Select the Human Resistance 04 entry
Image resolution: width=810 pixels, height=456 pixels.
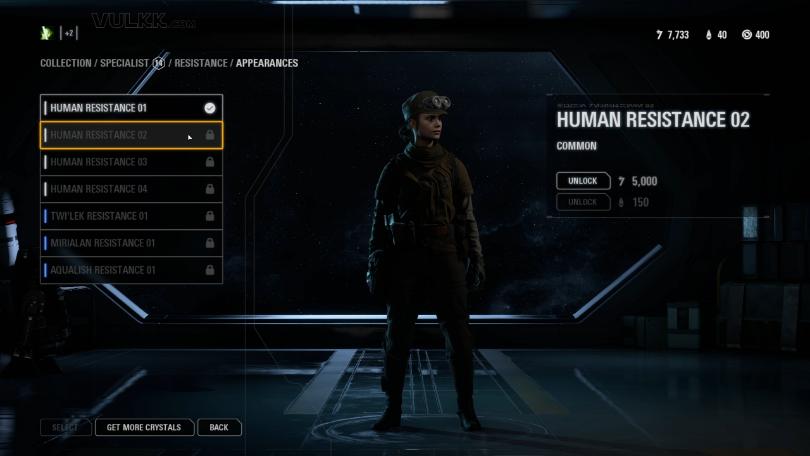click(x=131, y=189)
